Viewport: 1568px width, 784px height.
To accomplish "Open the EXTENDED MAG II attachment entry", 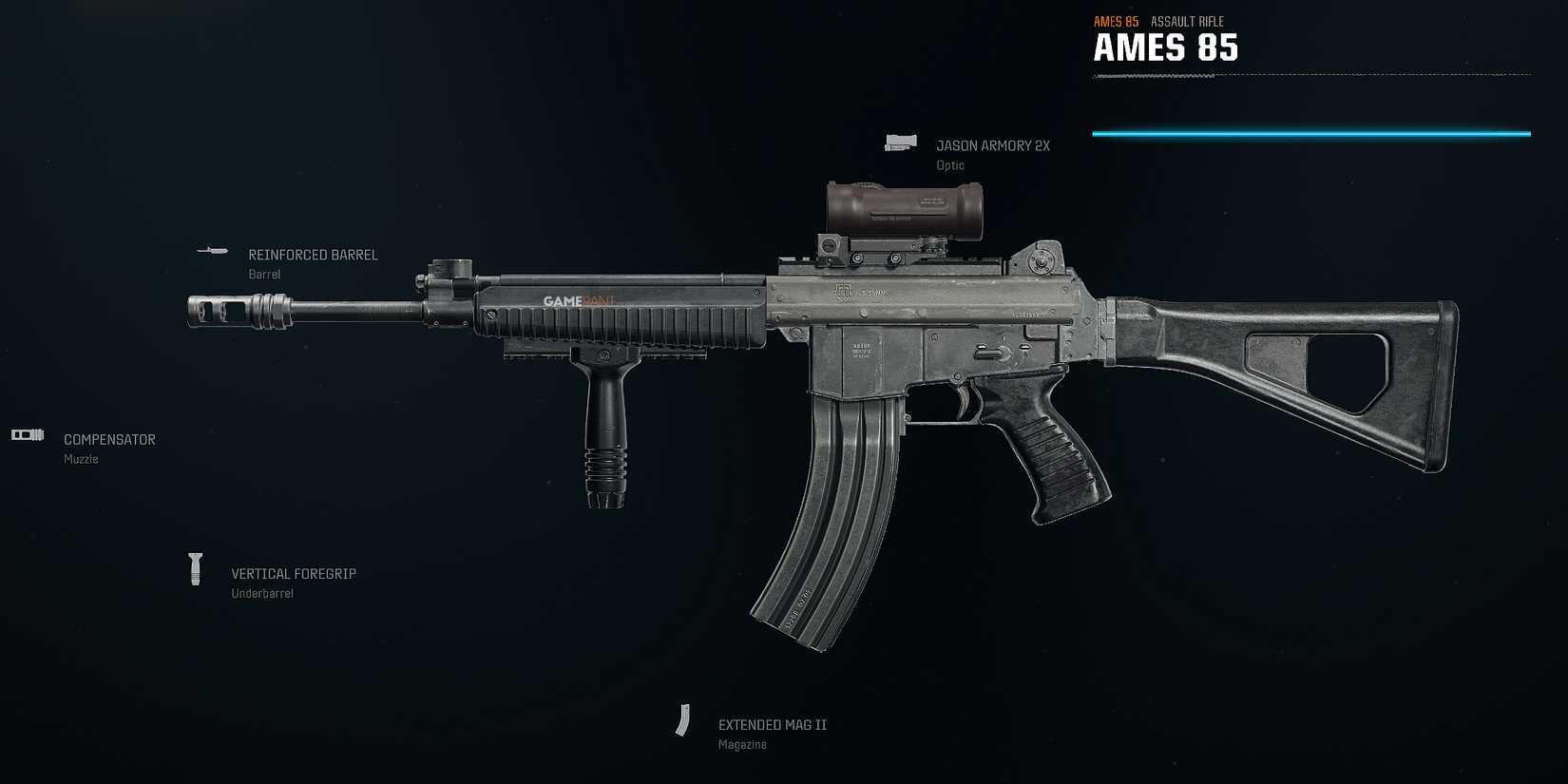I will pyautogui.click(x=772, y=723).
